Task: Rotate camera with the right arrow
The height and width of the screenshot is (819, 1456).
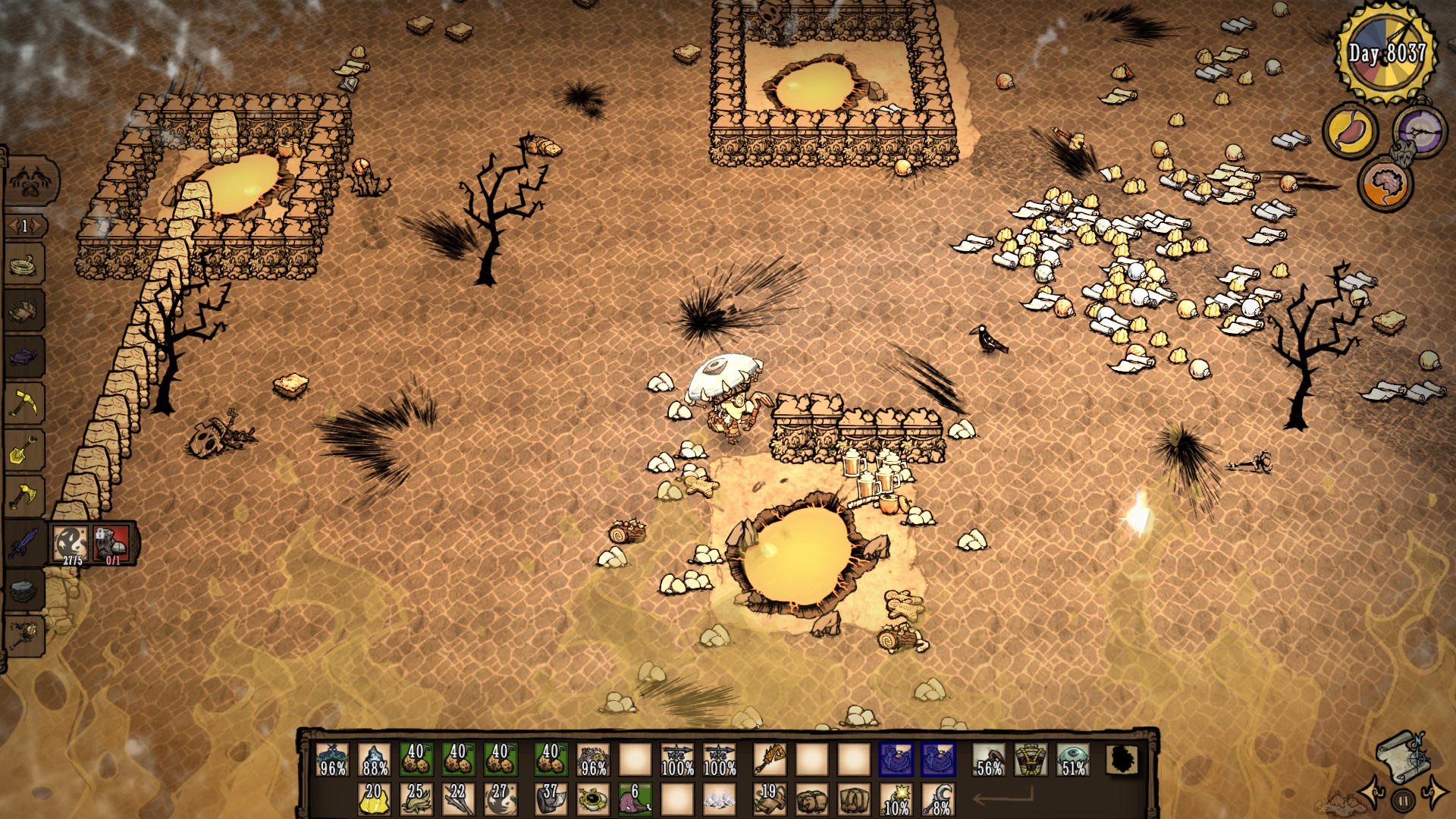Action: [x=1435, y=792]
